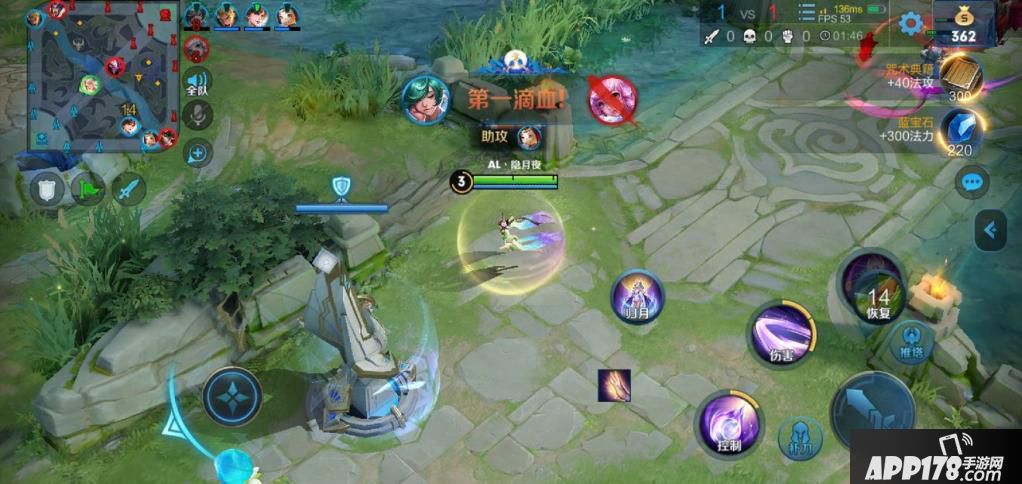Open the chat bubble quick messages
The height and width of the screenshot is (484, 1022).
tap(971, 182)
